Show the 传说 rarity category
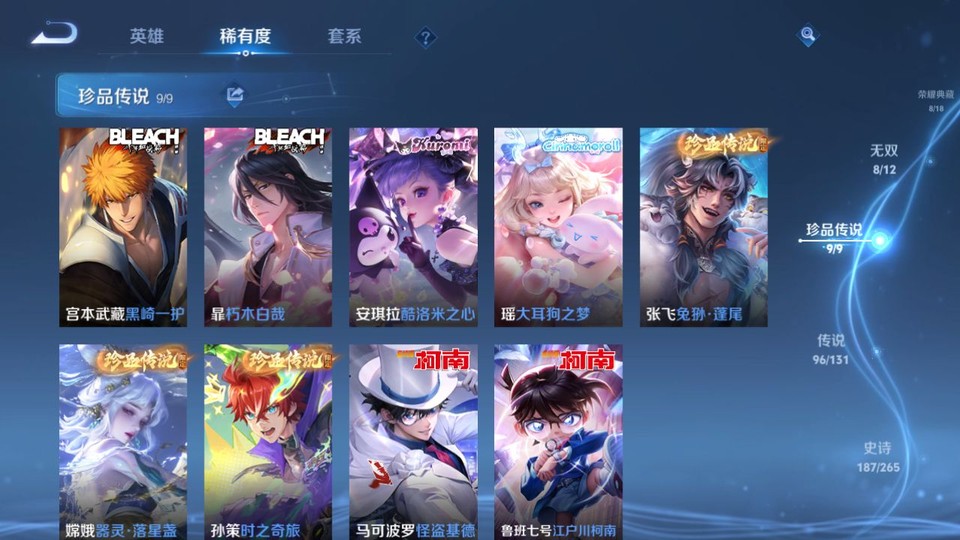The image size is (960, 540). tap(831, 348)
